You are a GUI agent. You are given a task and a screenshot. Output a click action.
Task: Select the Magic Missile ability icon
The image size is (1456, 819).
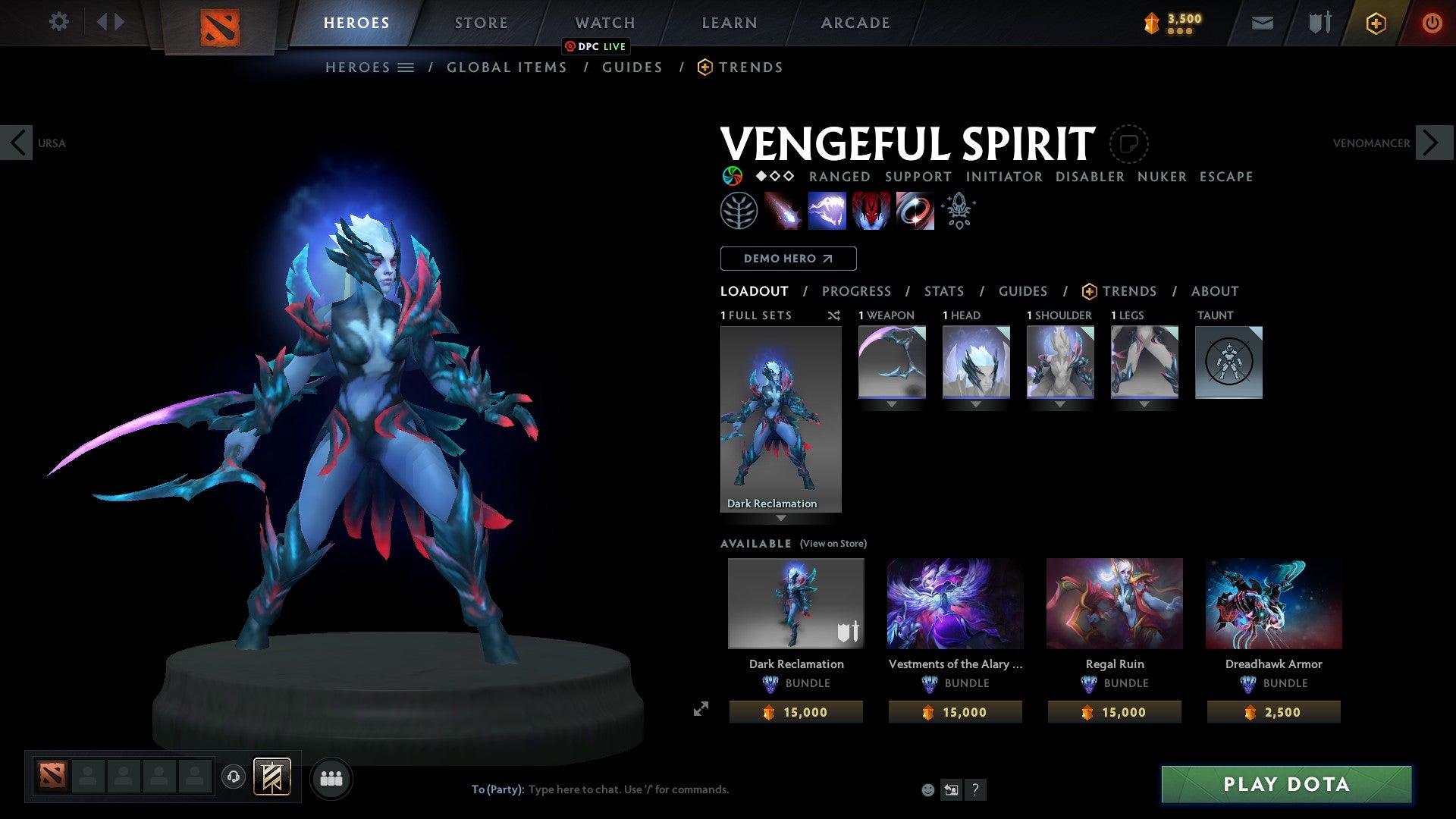tap(783, 210)
